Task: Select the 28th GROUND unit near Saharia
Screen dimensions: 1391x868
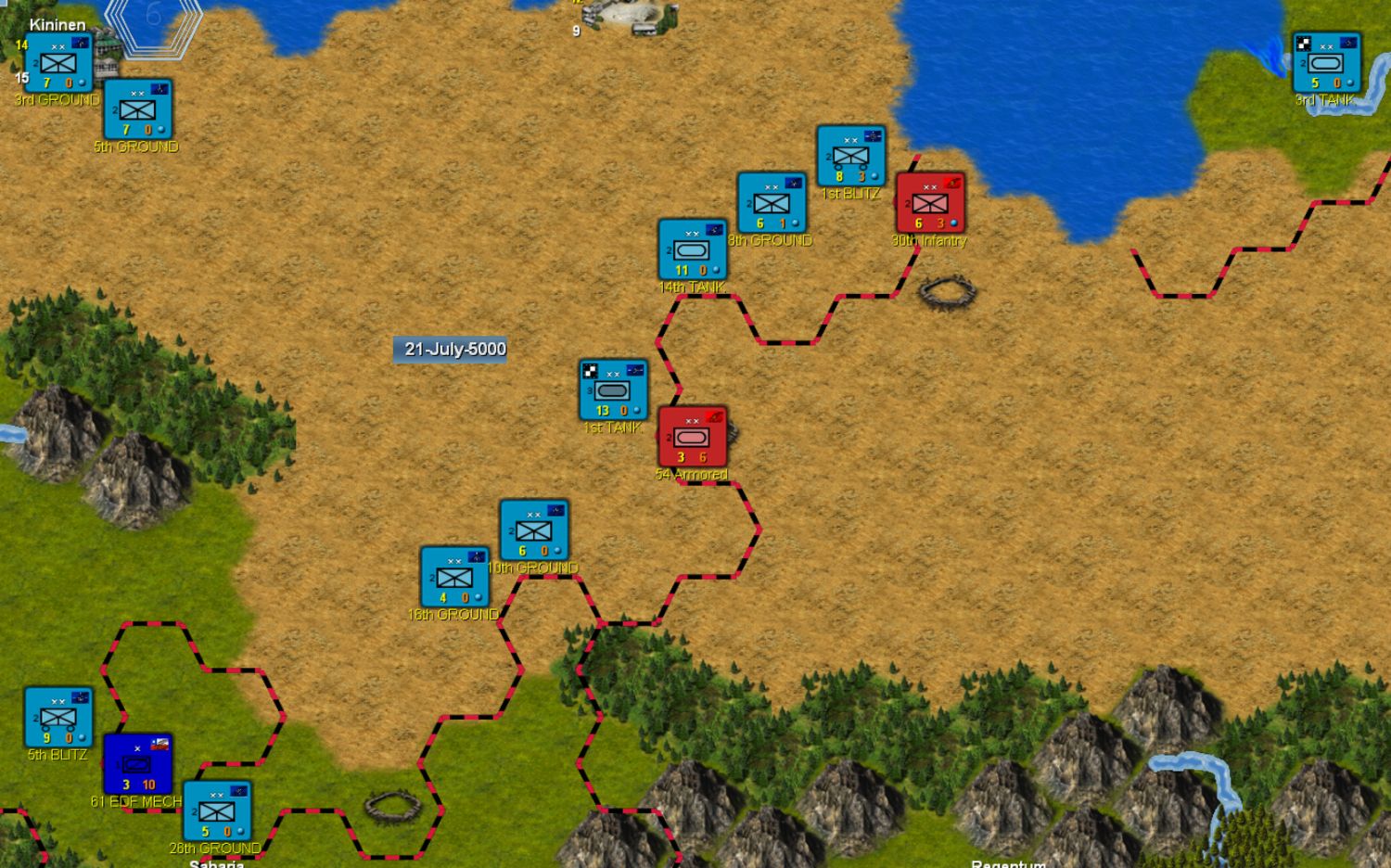Action: coord(215,808)
